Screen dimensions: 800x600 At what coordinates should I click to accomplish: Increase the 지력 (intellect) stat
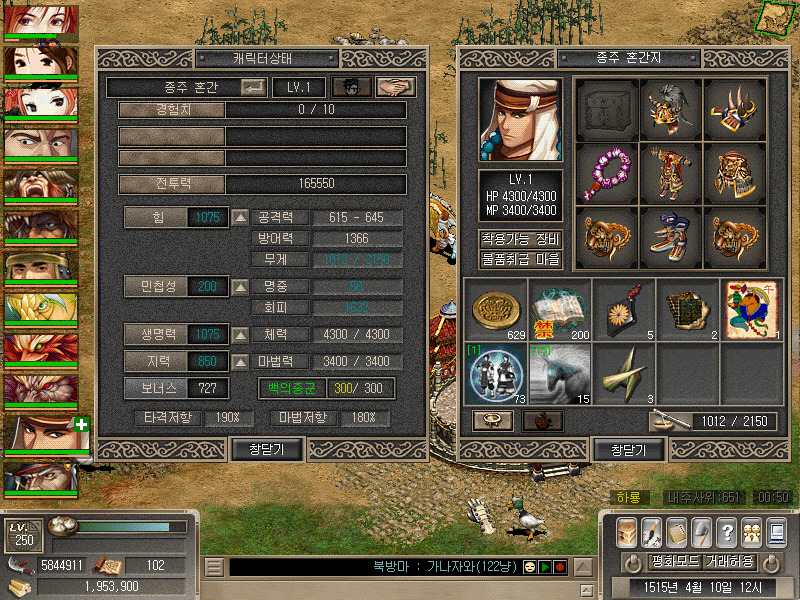[240, 361]
